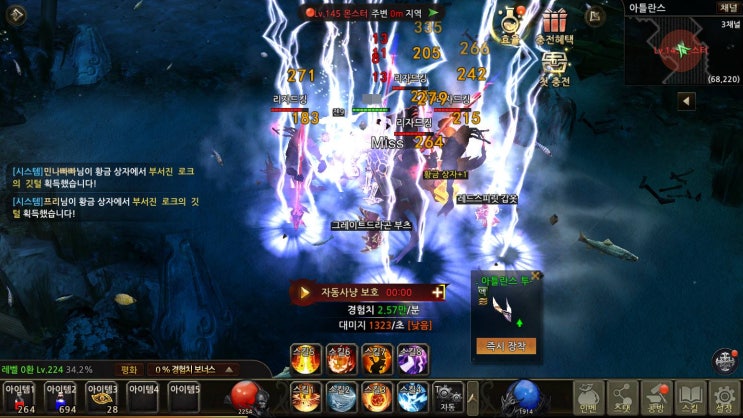Image resolution: width=743 pixels, height=418 pixels.
Task: Close the 아틀란스 item popup
Action: 535,275
